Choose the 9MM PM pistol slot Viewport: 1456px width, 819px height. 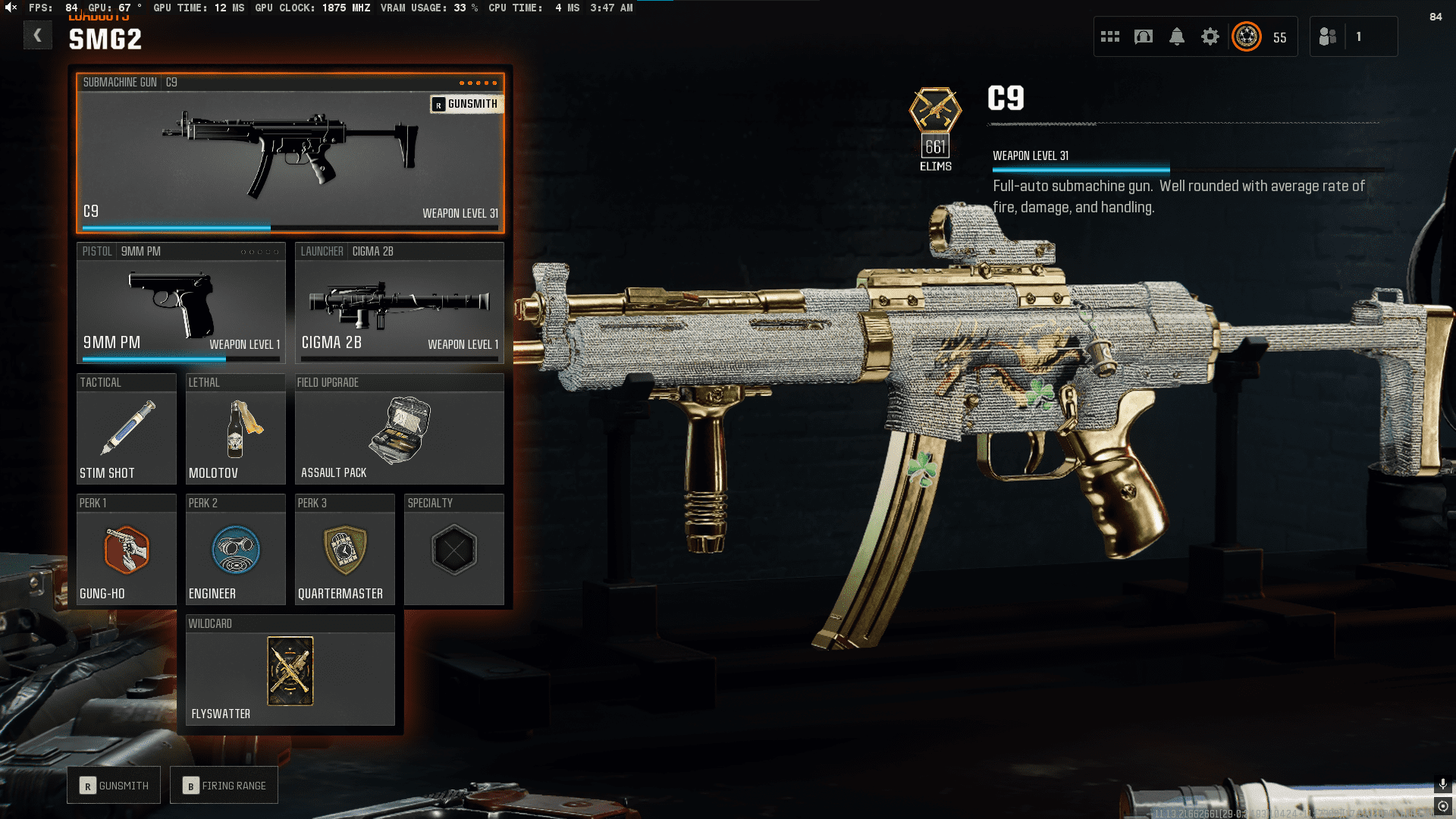[180, 303]
